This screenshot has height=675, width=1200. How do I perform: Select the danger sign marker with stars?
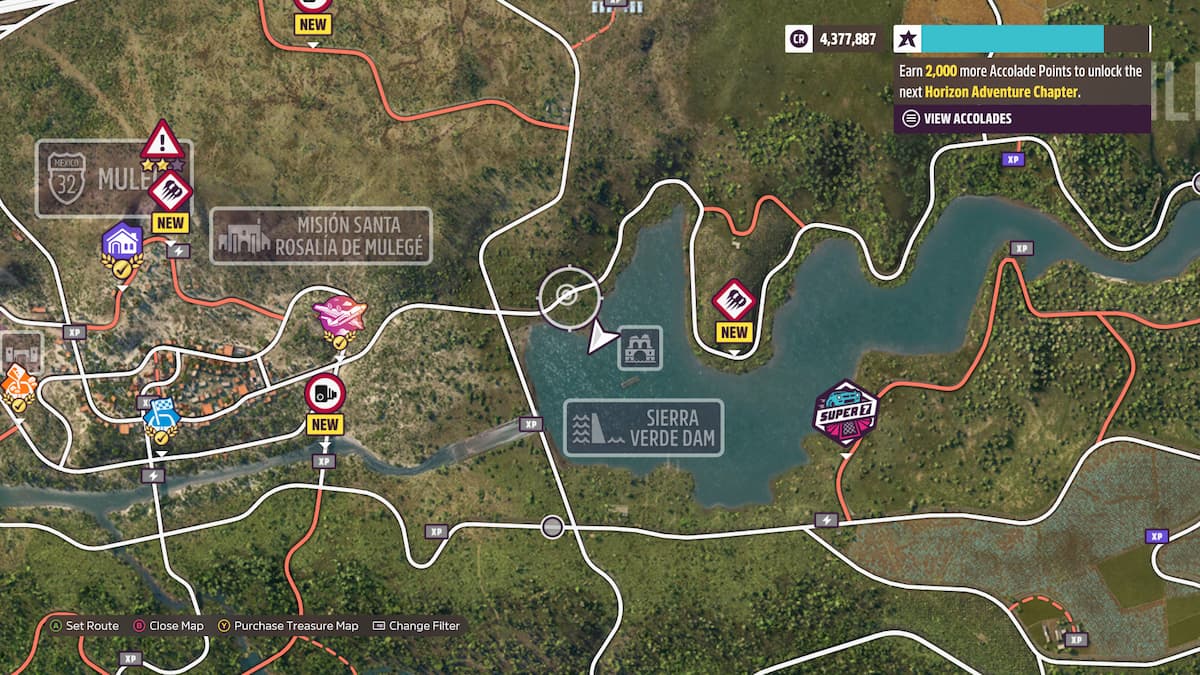click(x=162, y=141)
